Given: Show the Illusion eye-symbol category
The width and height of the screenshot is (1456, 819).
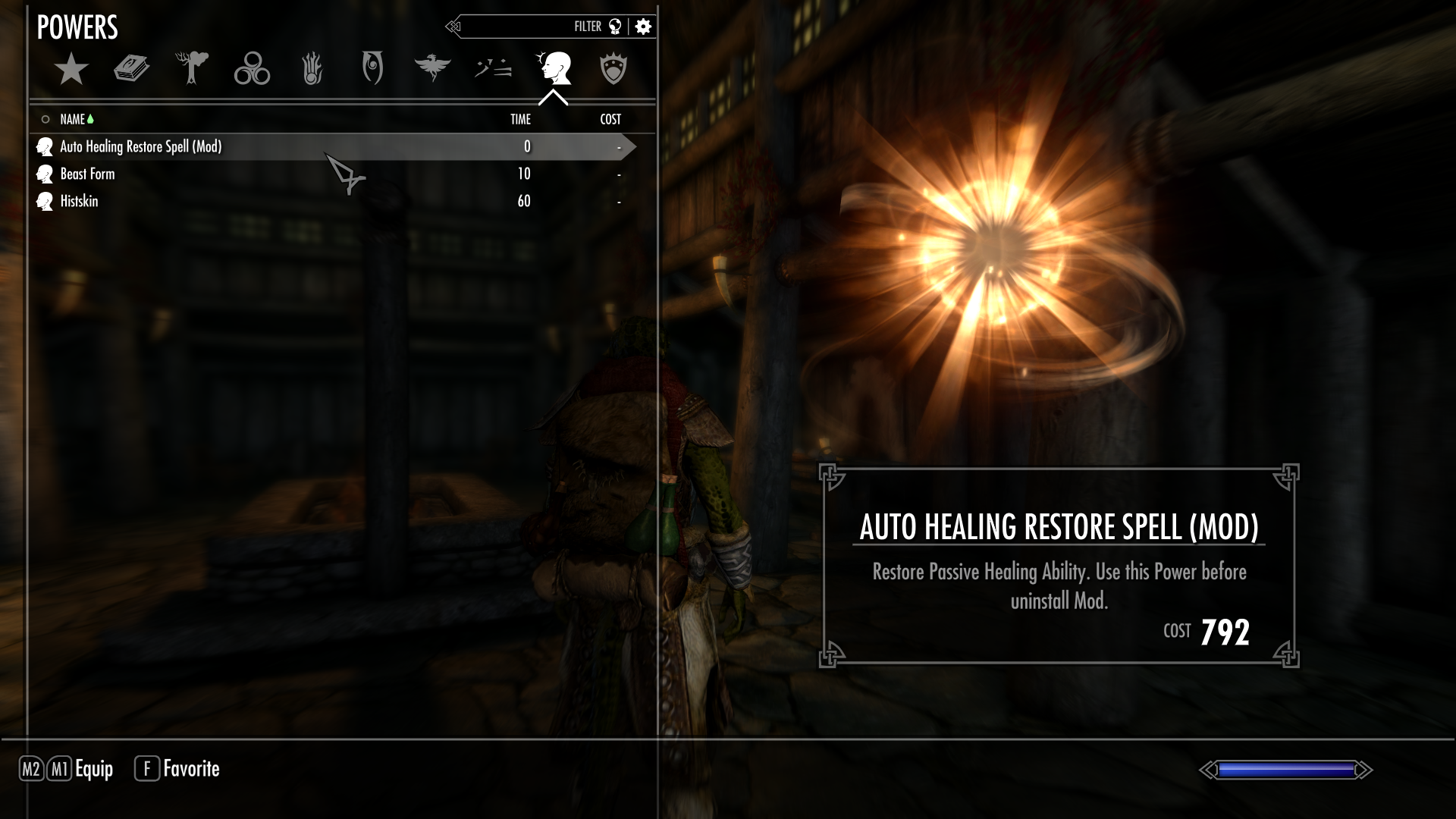Looking at the screenshot, I should point(372,68).
